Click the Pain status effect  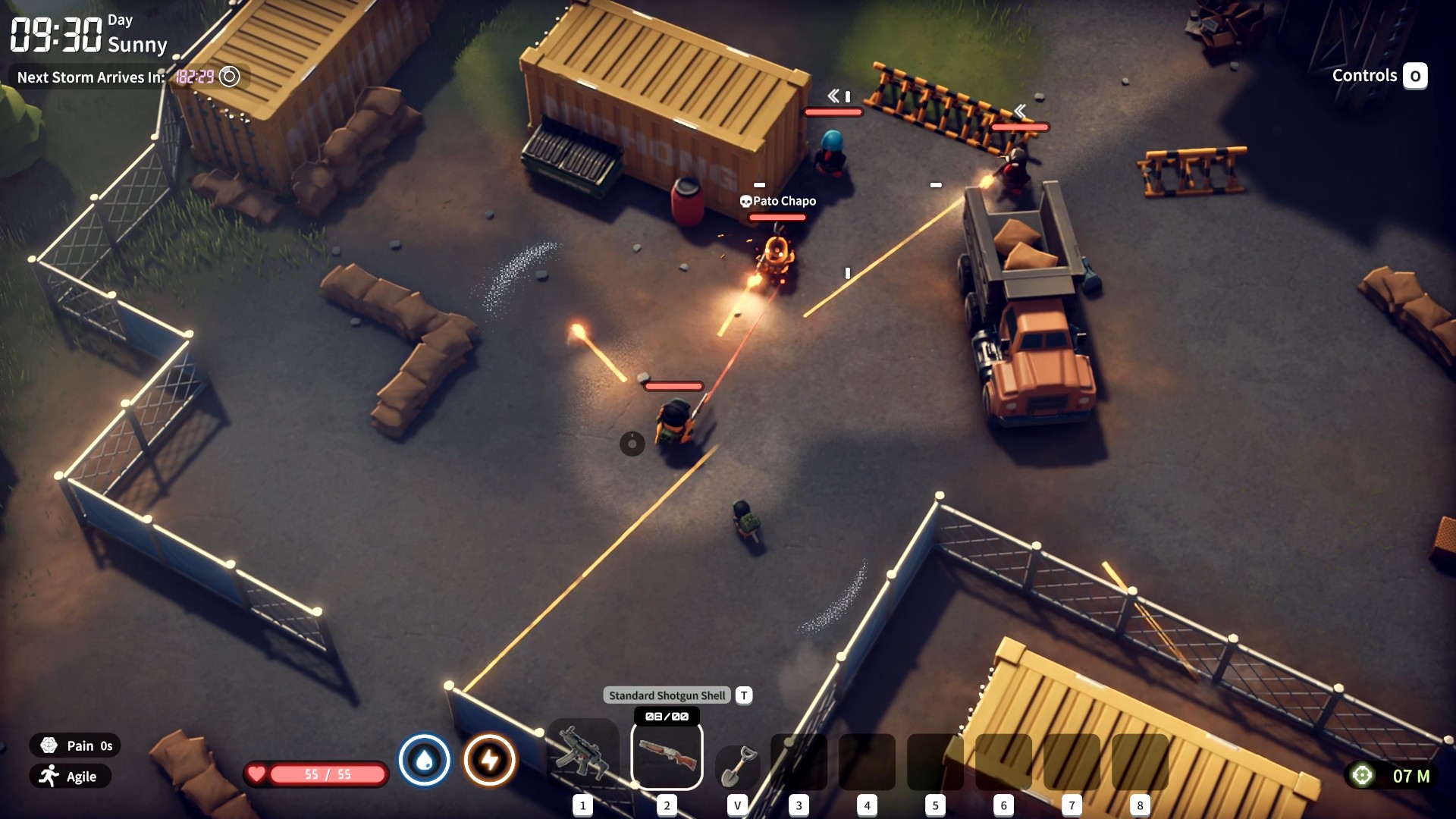click(76, 745)
